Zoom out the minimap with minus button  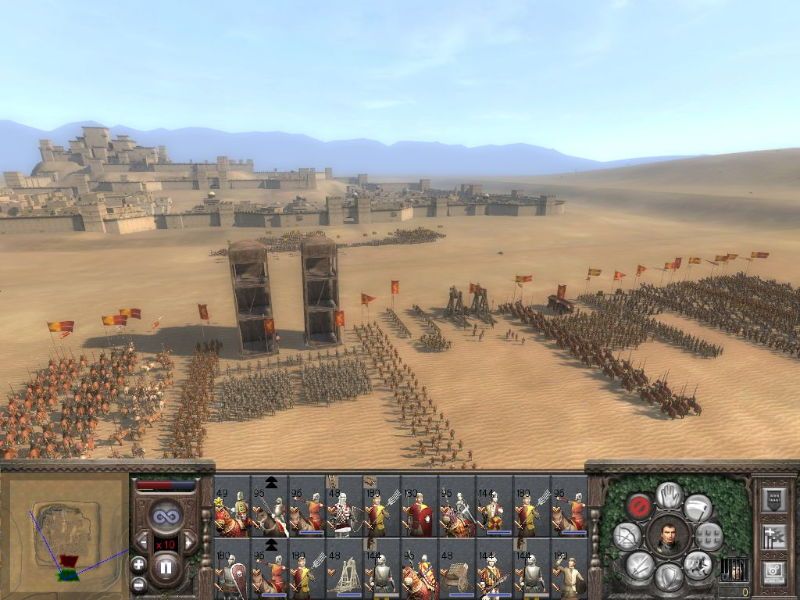(x=138, y=584)
